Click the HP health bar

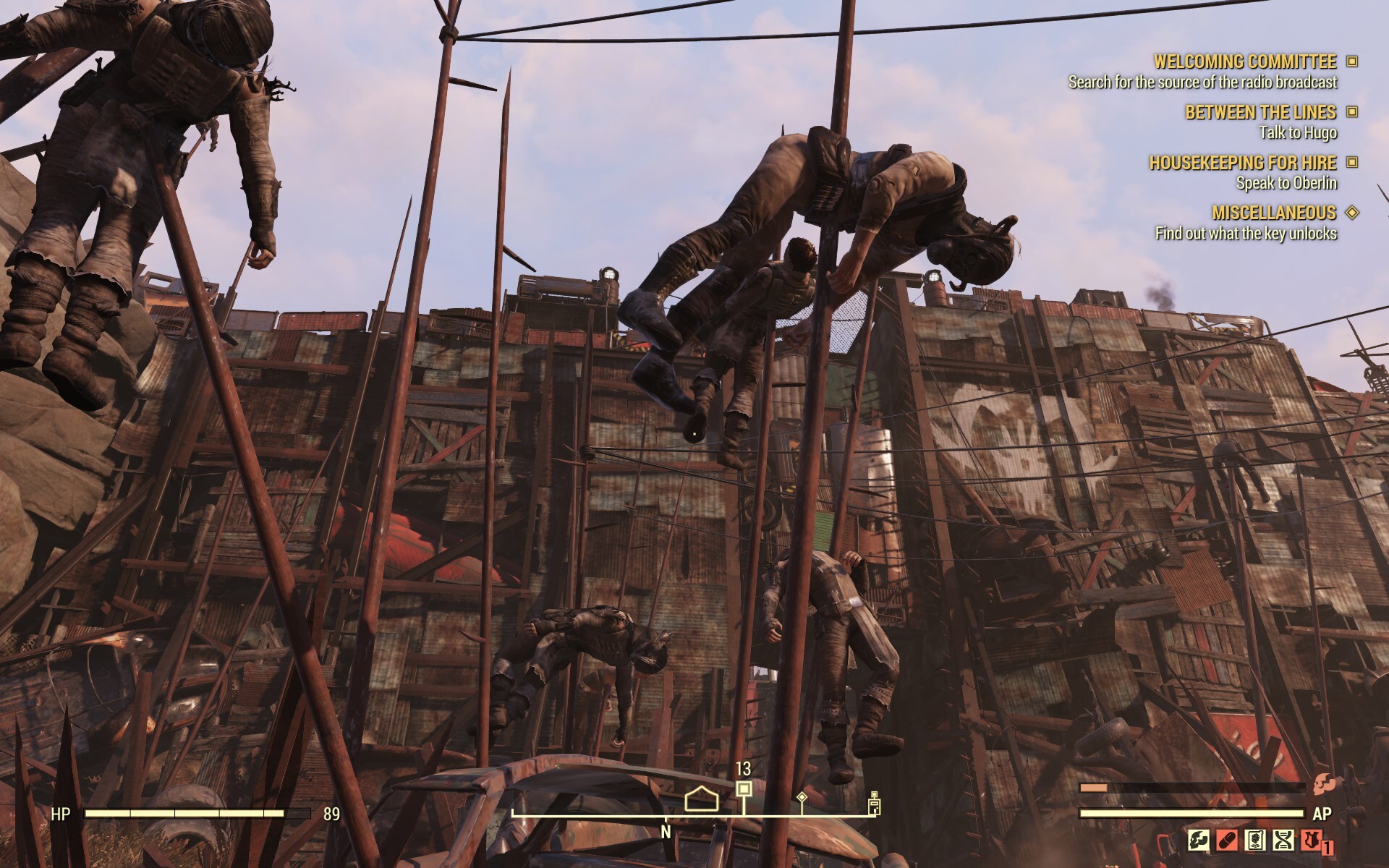point(195,813)
